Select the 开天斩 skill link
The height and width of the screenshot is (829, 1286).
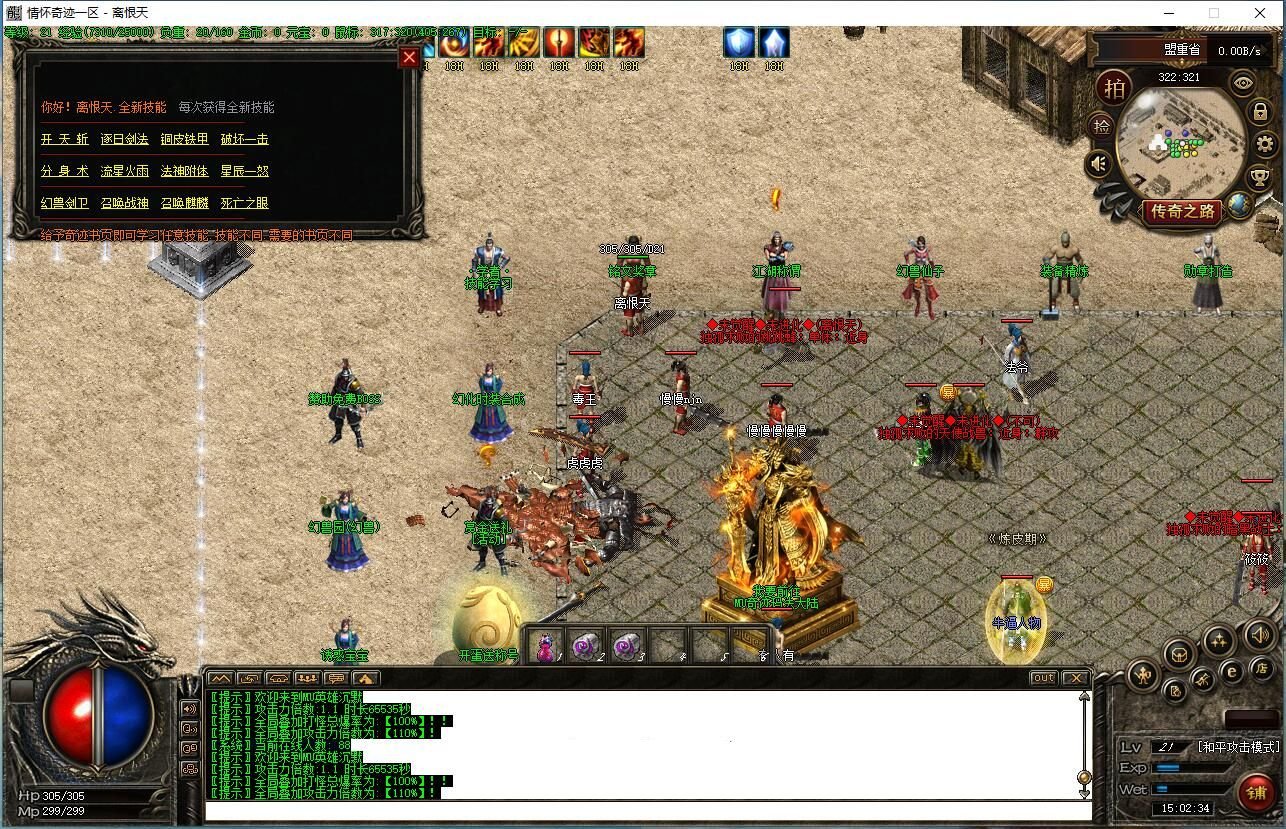pyautogui.click(x=65, y=139)
